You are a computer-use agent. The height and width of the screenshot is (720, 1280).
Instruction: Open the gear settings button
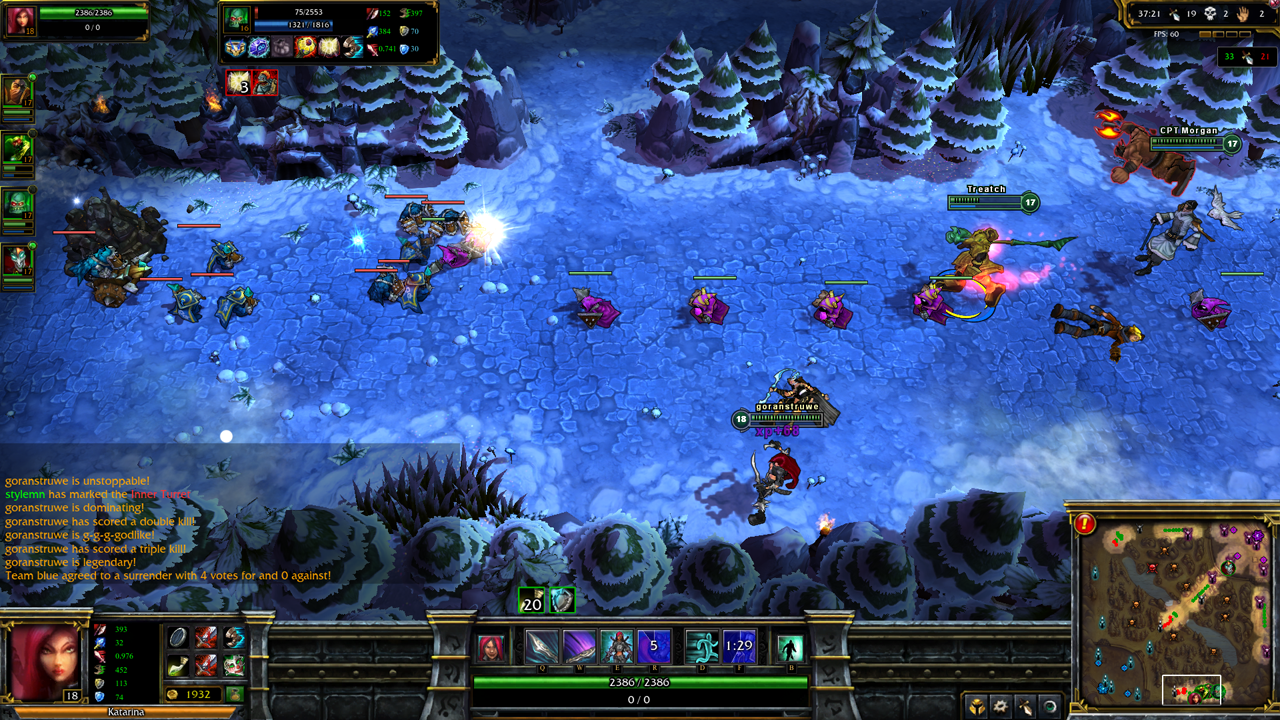[1000, 705]
